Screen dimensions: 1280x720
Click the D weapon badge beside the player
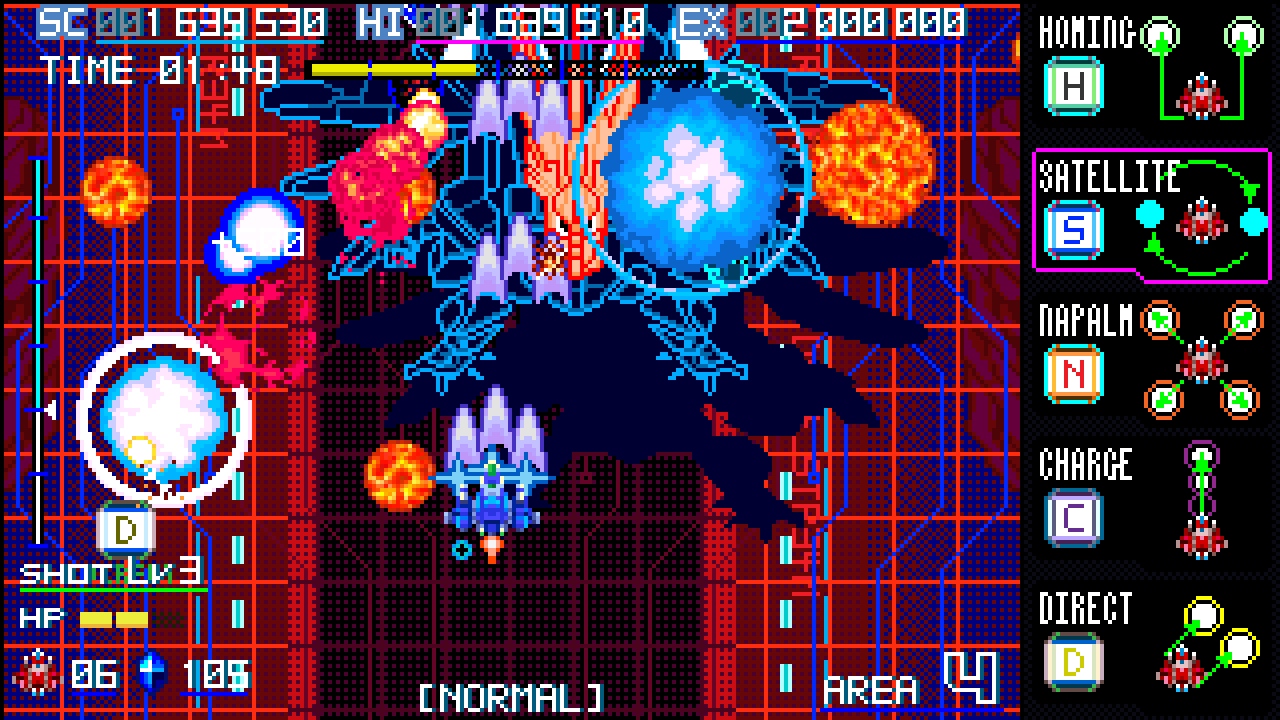(126, 531)
